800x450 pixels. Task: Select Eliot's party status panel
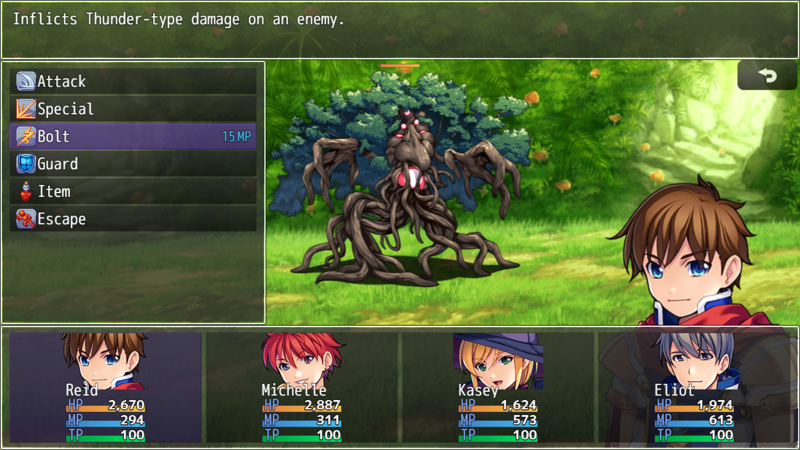pos(693,387)
